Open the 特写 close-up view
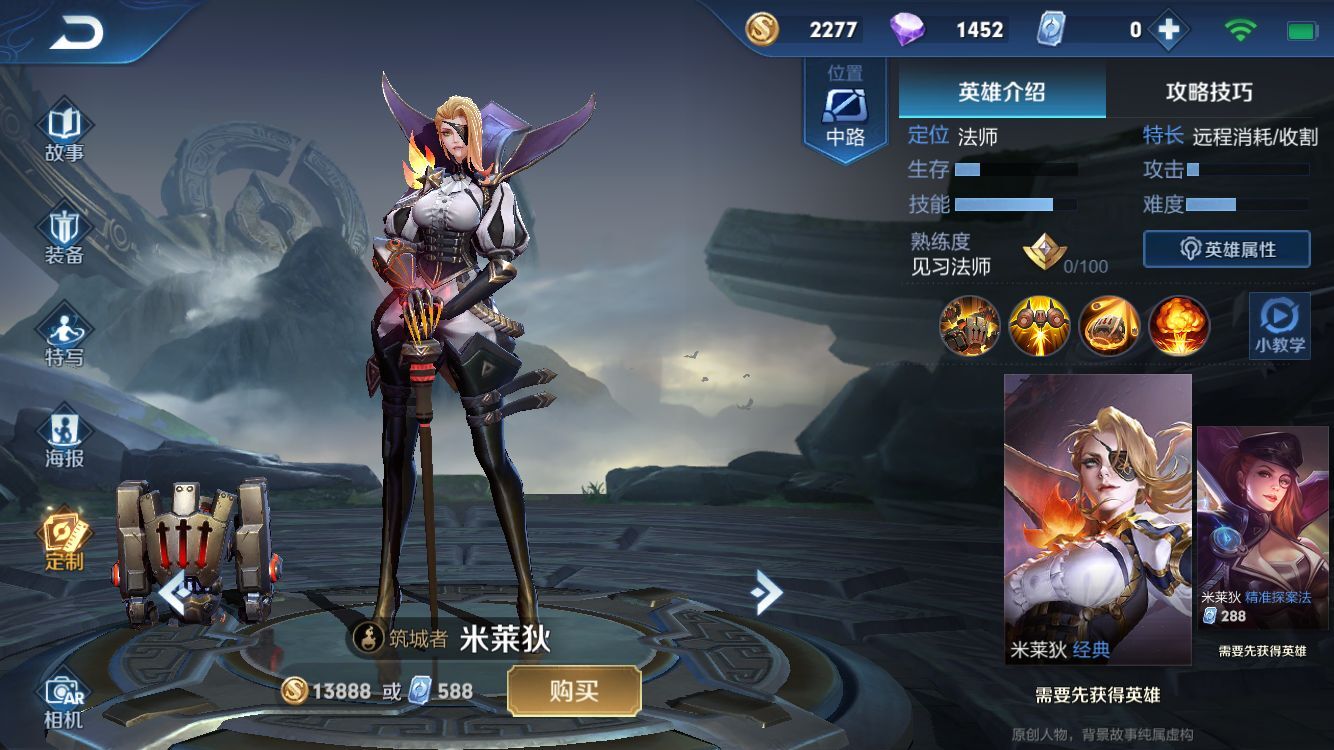 point(64,338)
